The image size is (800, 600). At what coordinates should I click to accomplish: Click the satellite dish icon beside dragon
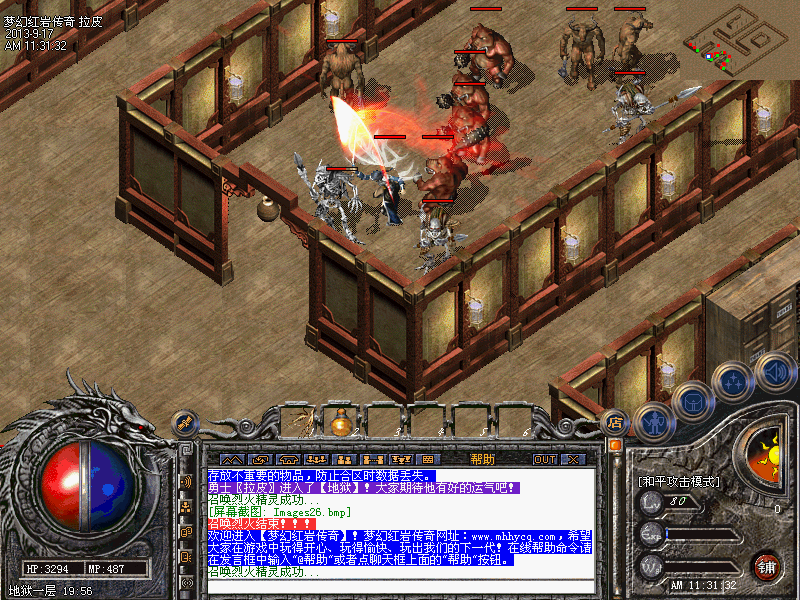(185, 422)
